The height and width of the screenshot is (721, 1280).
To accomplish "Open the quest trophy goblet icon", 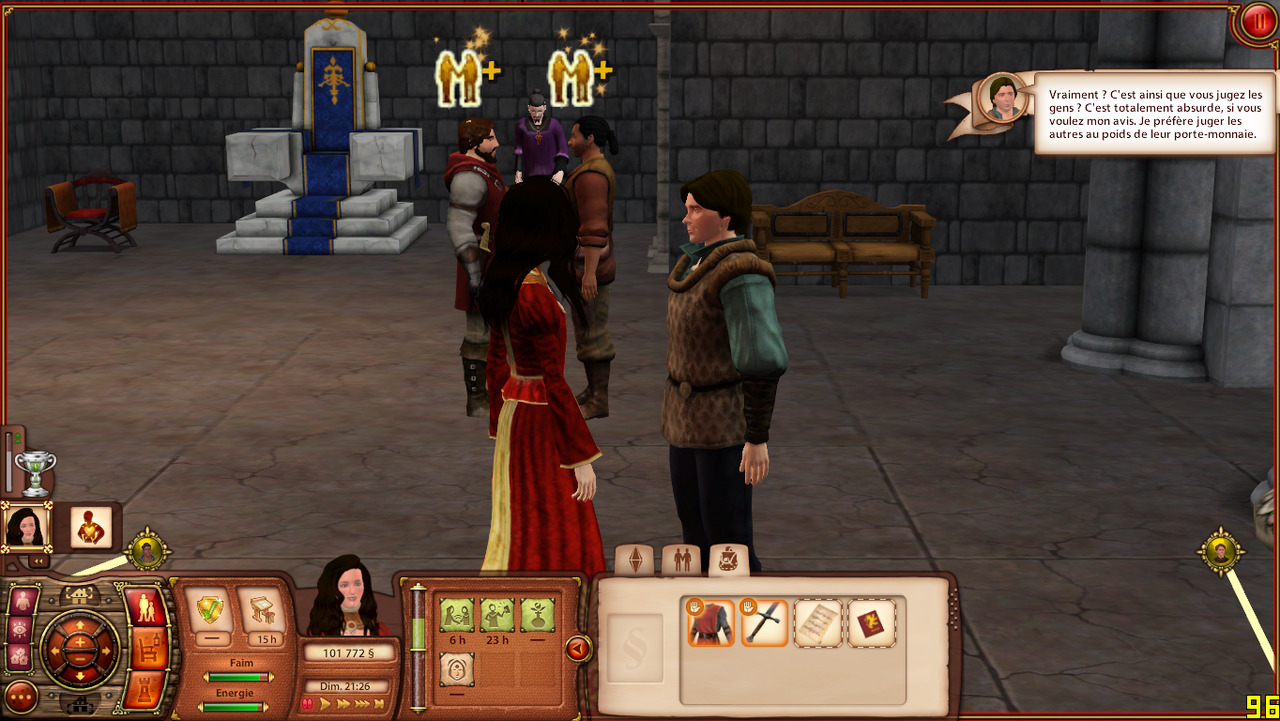I will point(35,472).
